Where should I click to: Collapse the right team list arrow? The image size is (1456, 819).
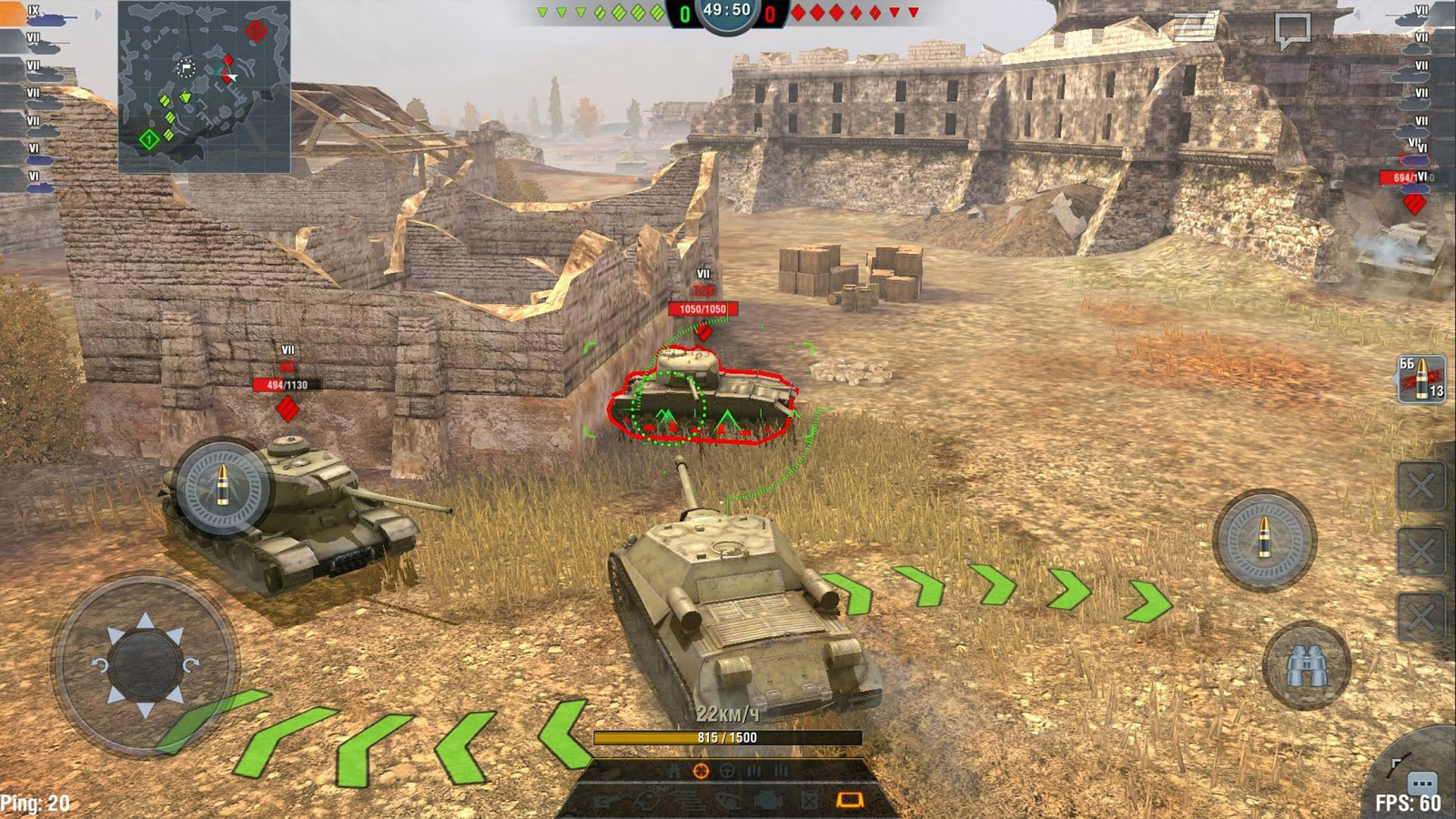click(1358, 15)
